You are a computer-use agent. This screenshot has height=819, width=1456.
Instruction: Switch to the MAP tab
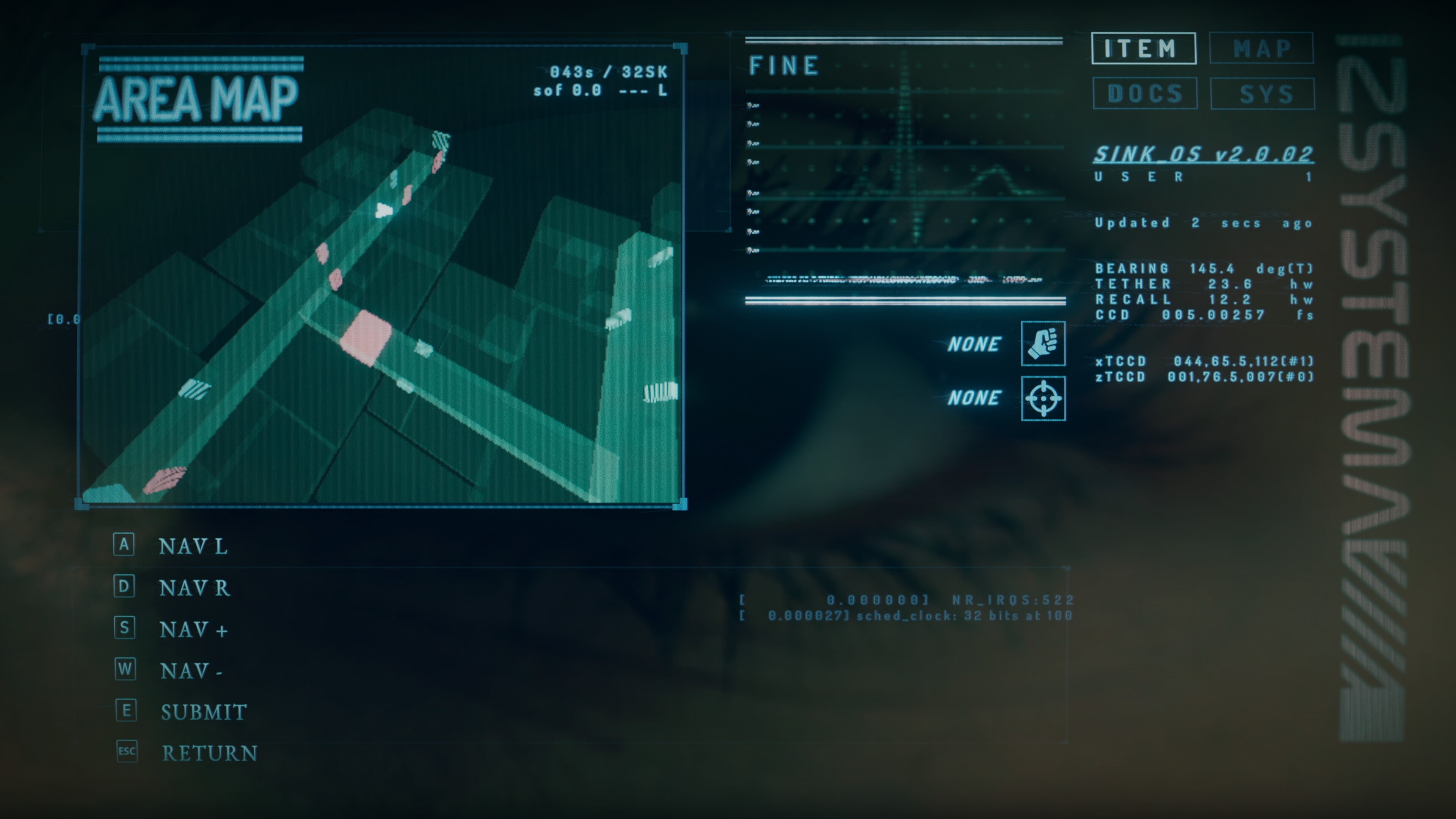click(x=1261, y=49)
